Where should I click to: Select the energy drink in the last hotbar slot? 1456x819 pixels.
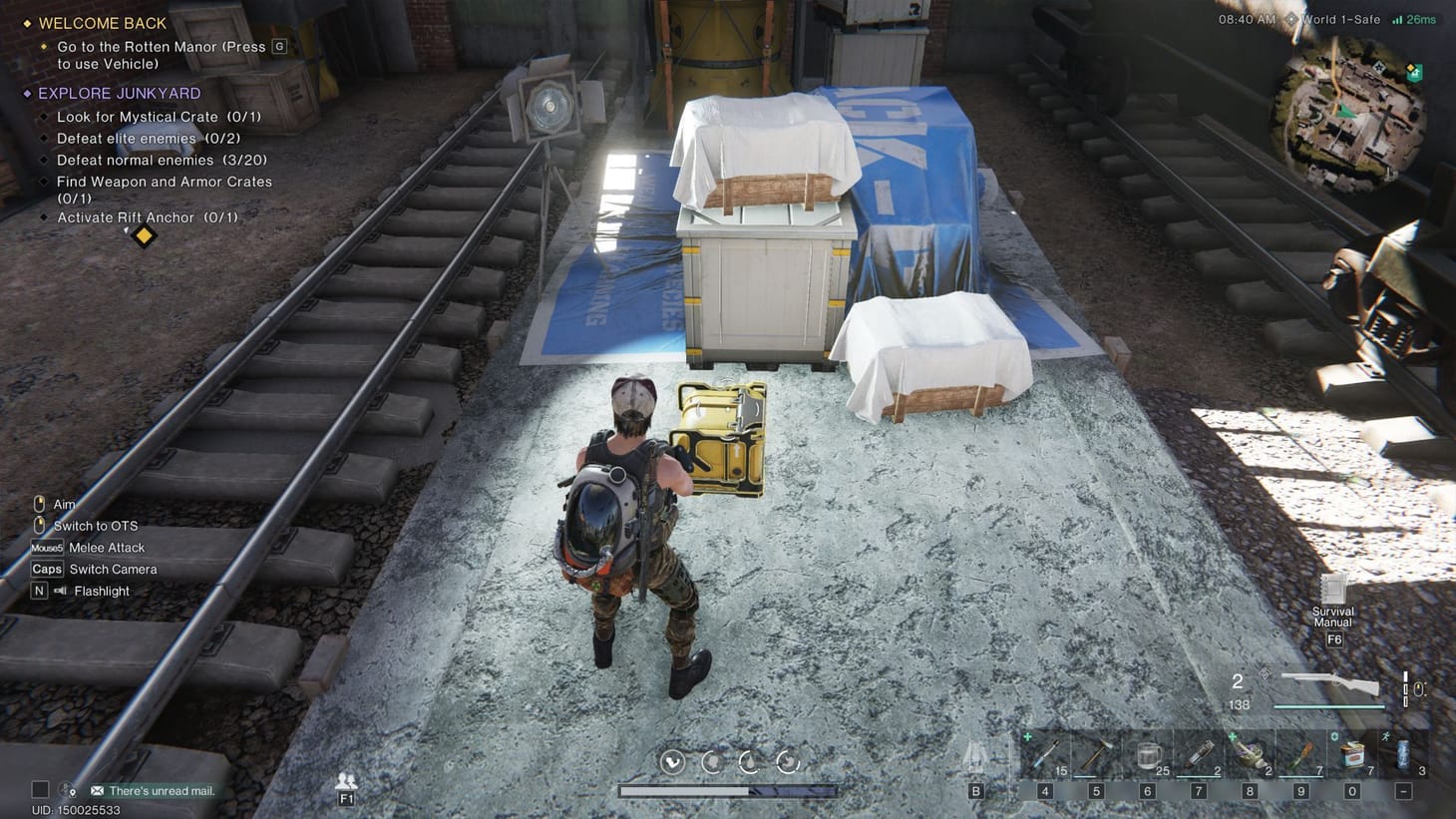pyautogui.click(x=1403, y=755)
